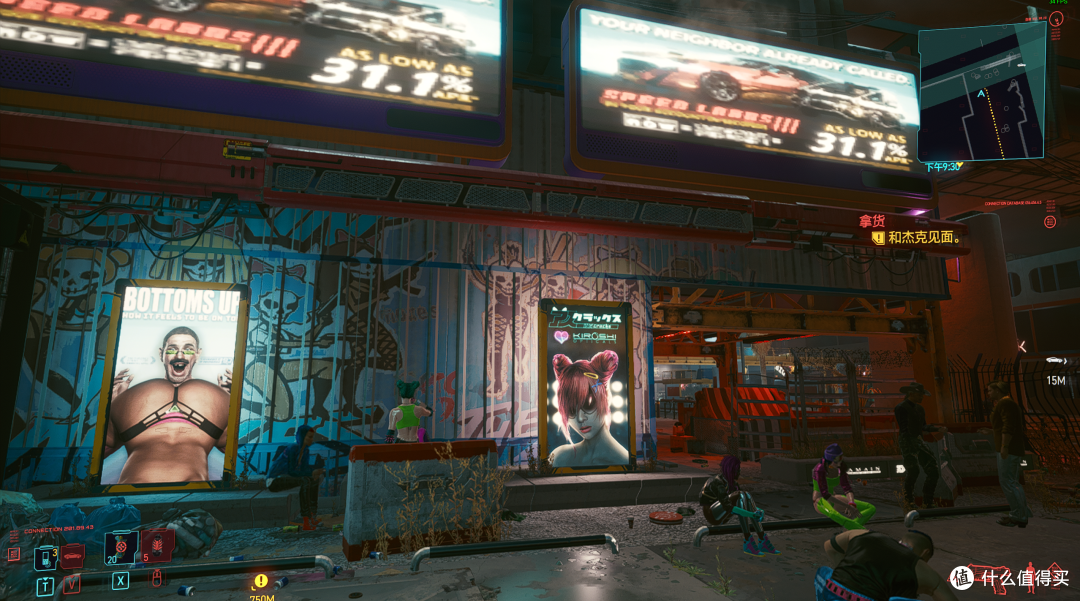The width and height of the screenshot is (1080, 601).
Task: Click the minimap
Action: point(981,92)
